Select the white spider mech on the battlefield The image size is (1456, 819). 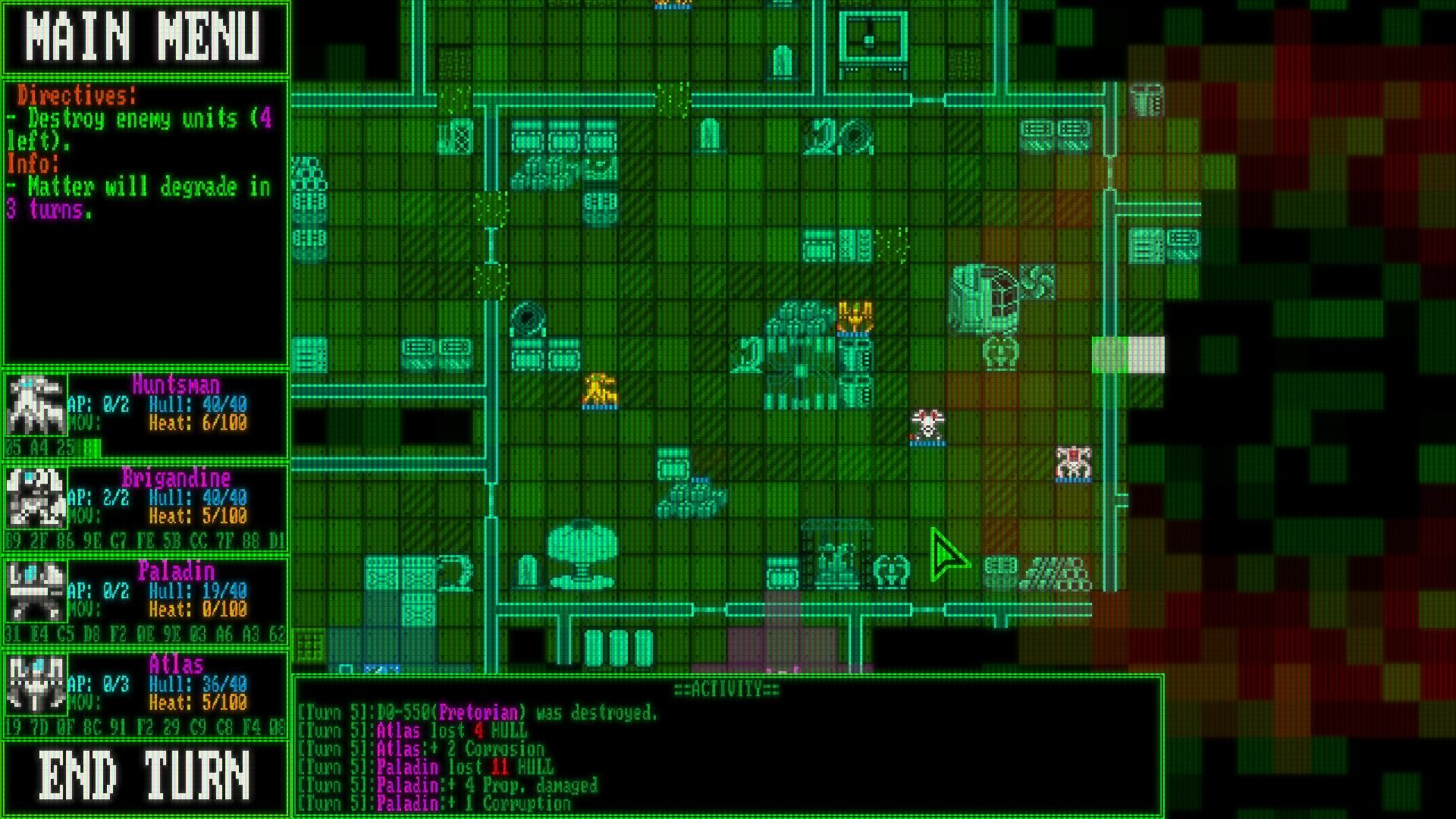927,422
